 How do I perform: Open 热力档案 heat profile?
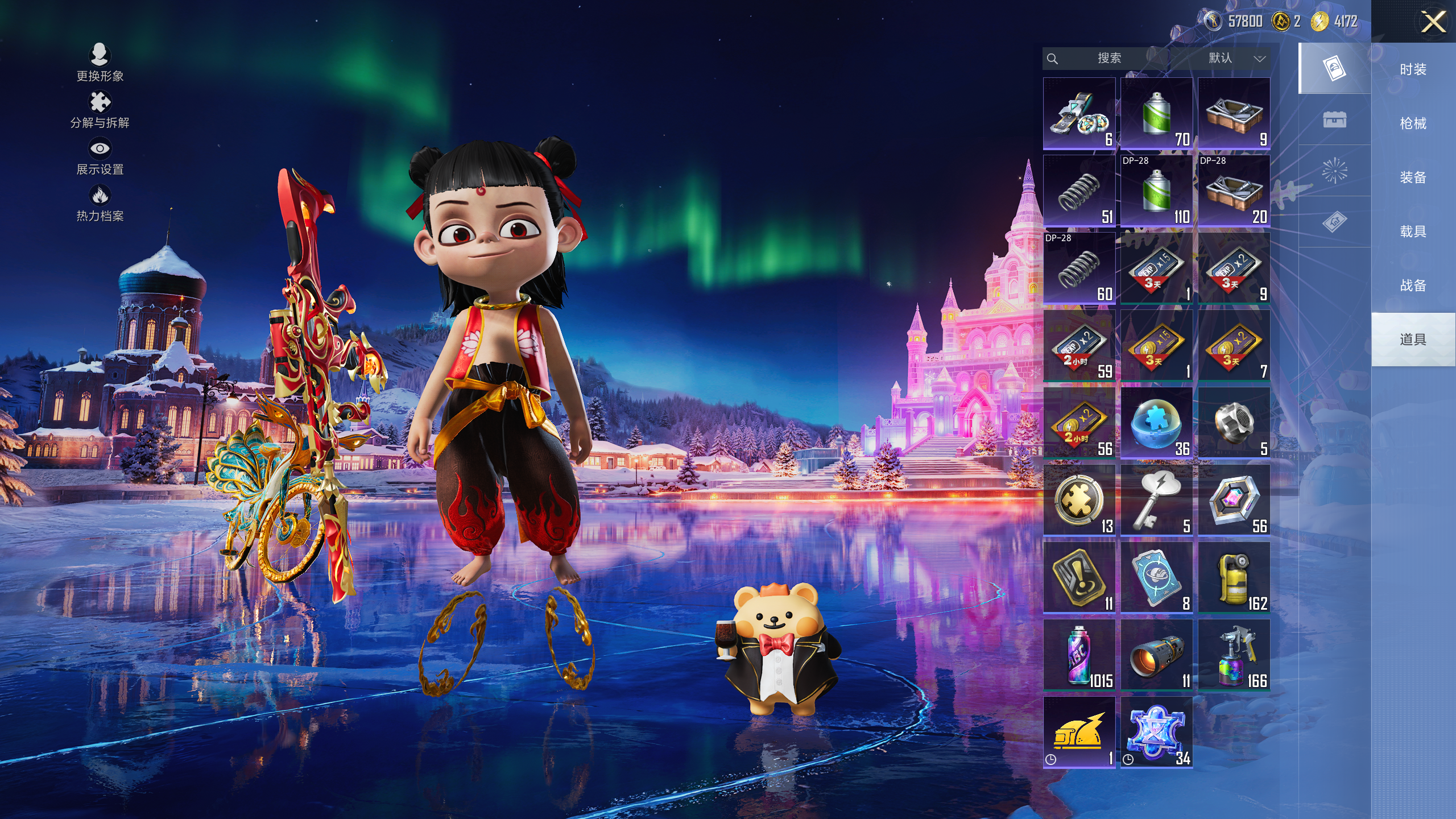100,204
